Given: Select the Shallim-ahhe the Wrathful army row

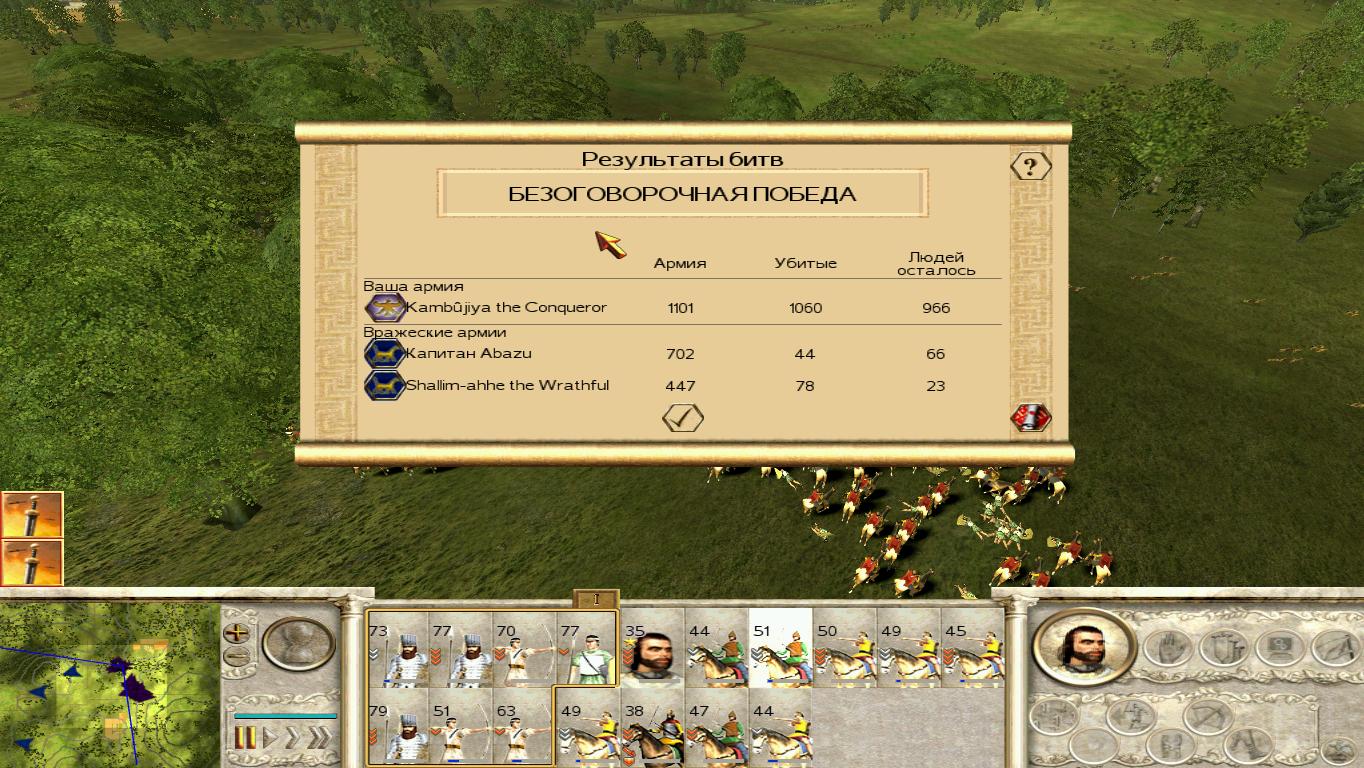Looking at the screenshot, I should [x=506, y=386].
